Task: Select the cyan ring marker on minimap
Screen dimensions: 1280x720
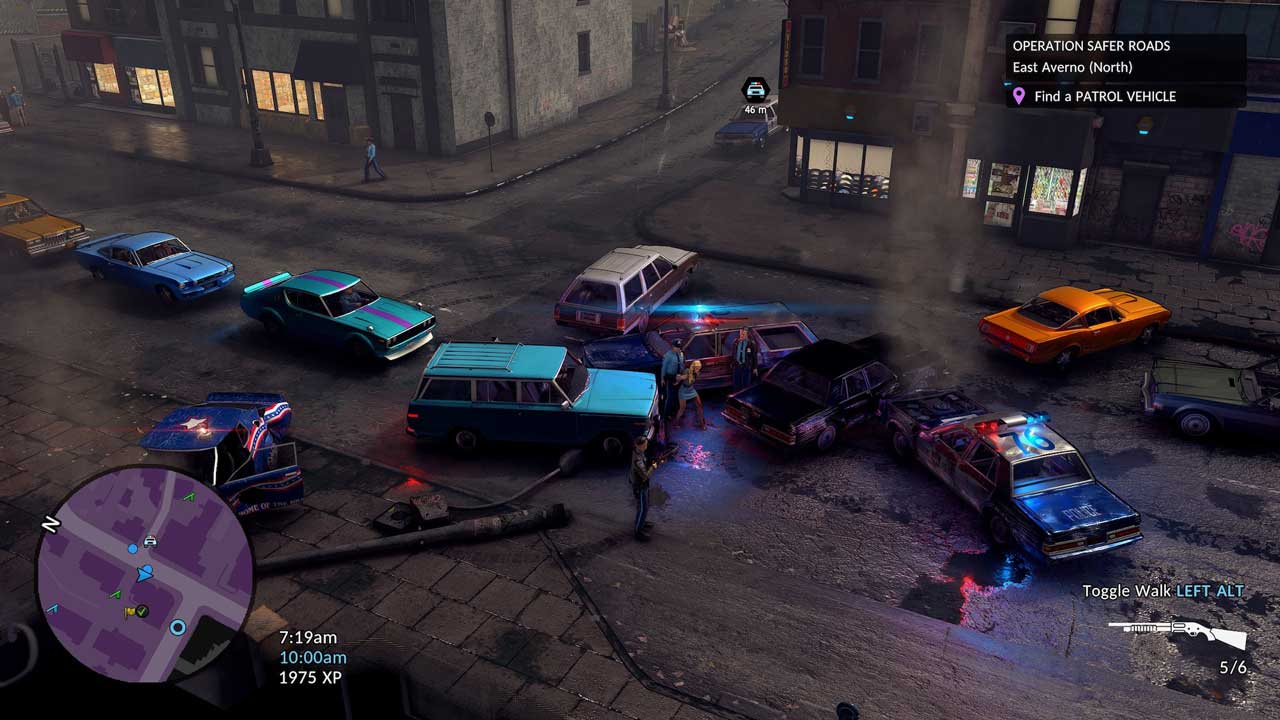Action: coord(178,627)
